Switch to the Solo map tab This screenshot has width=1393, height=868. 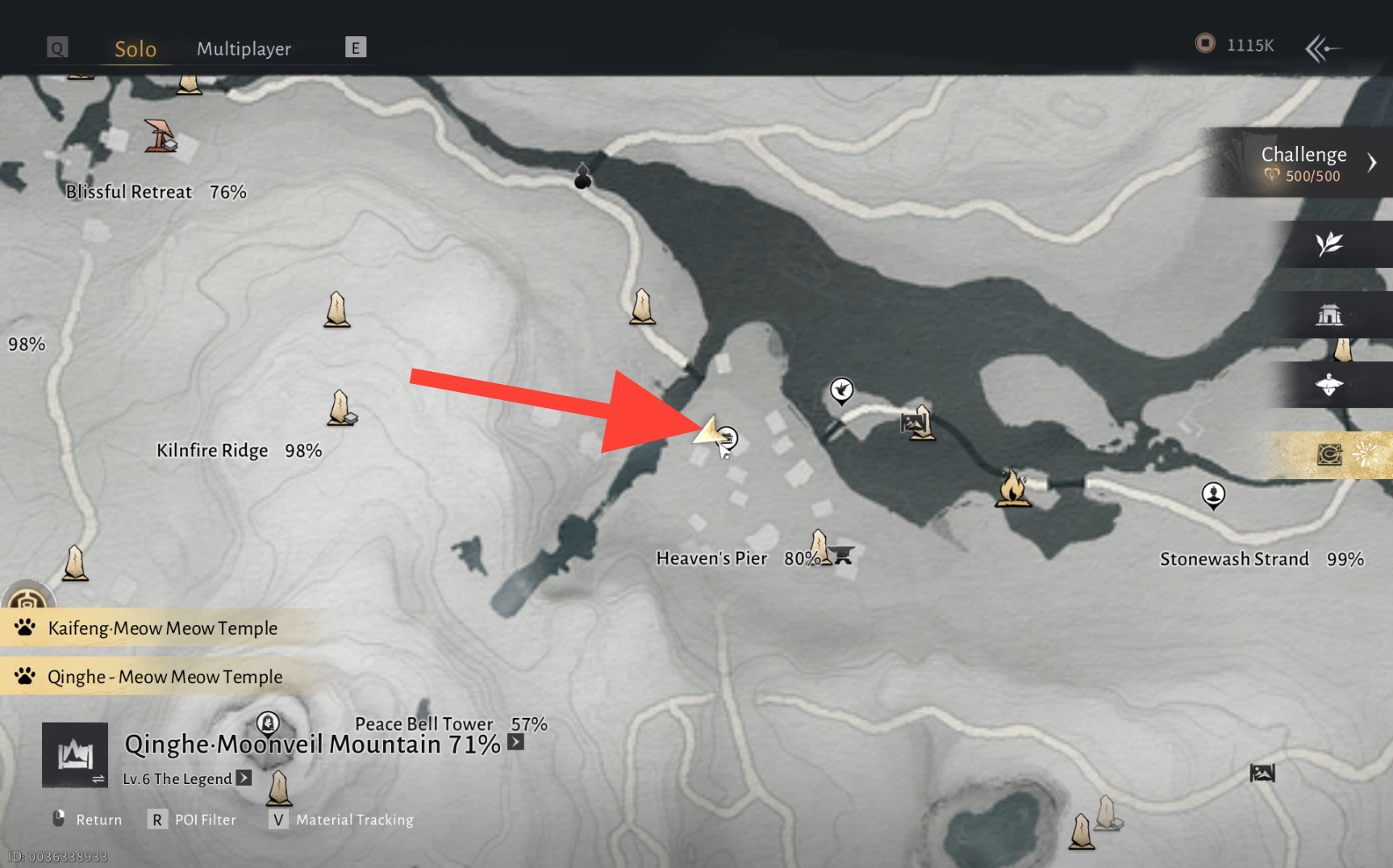click(x=135, y=49)
